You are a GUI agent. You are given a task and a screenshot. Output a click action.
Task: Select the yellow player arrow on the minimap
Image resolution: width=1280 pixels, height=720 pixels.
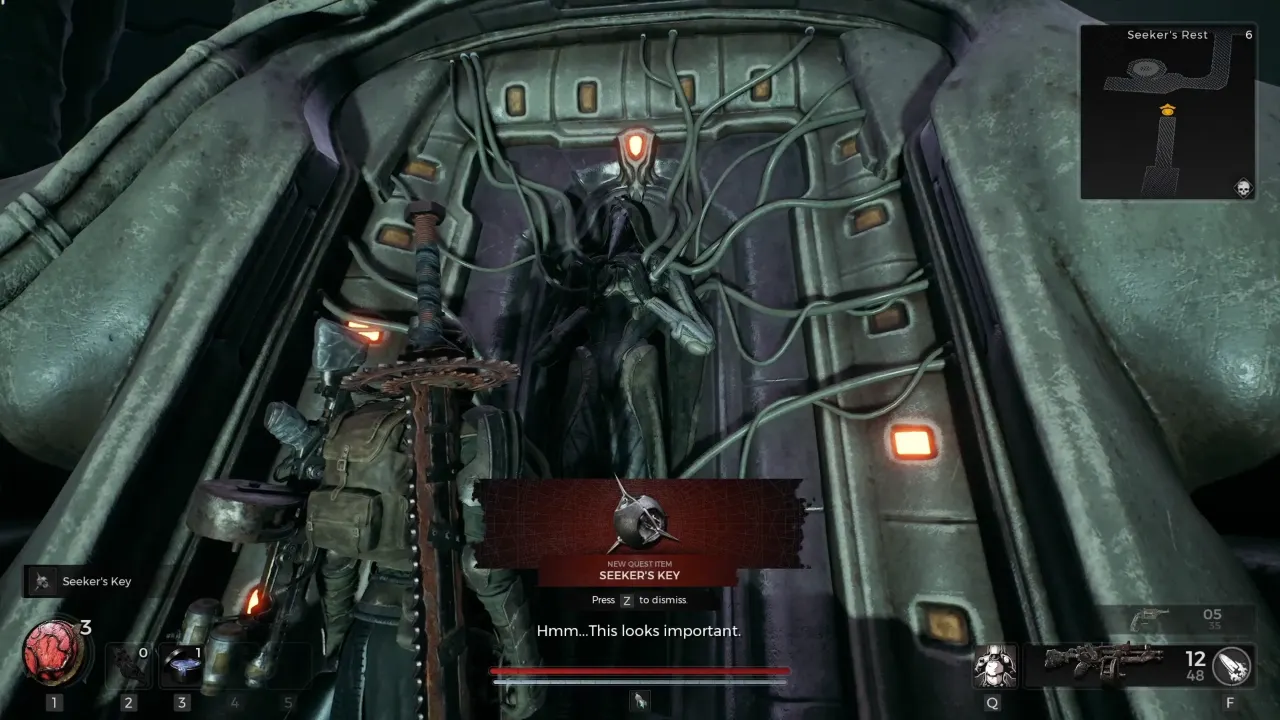coord(1165,111)
